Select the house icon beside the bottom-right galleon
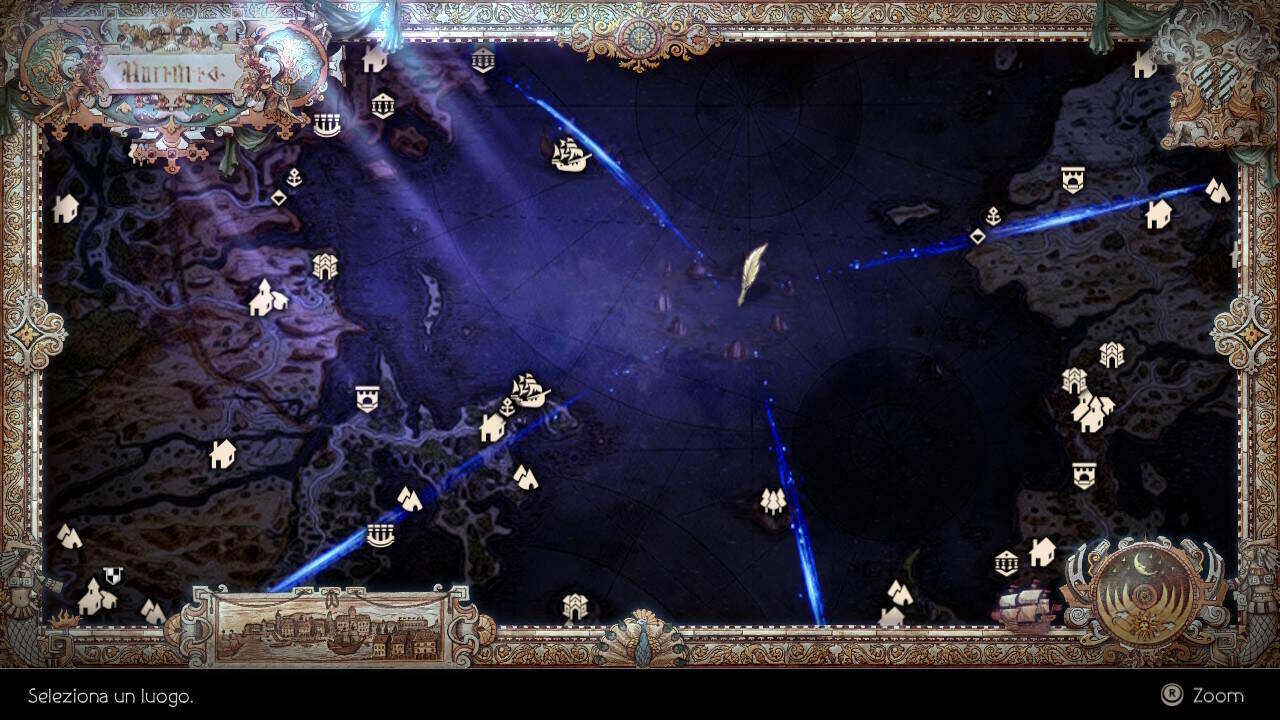Viewport: 1280px width, 720px height. tap(1040, 552)
